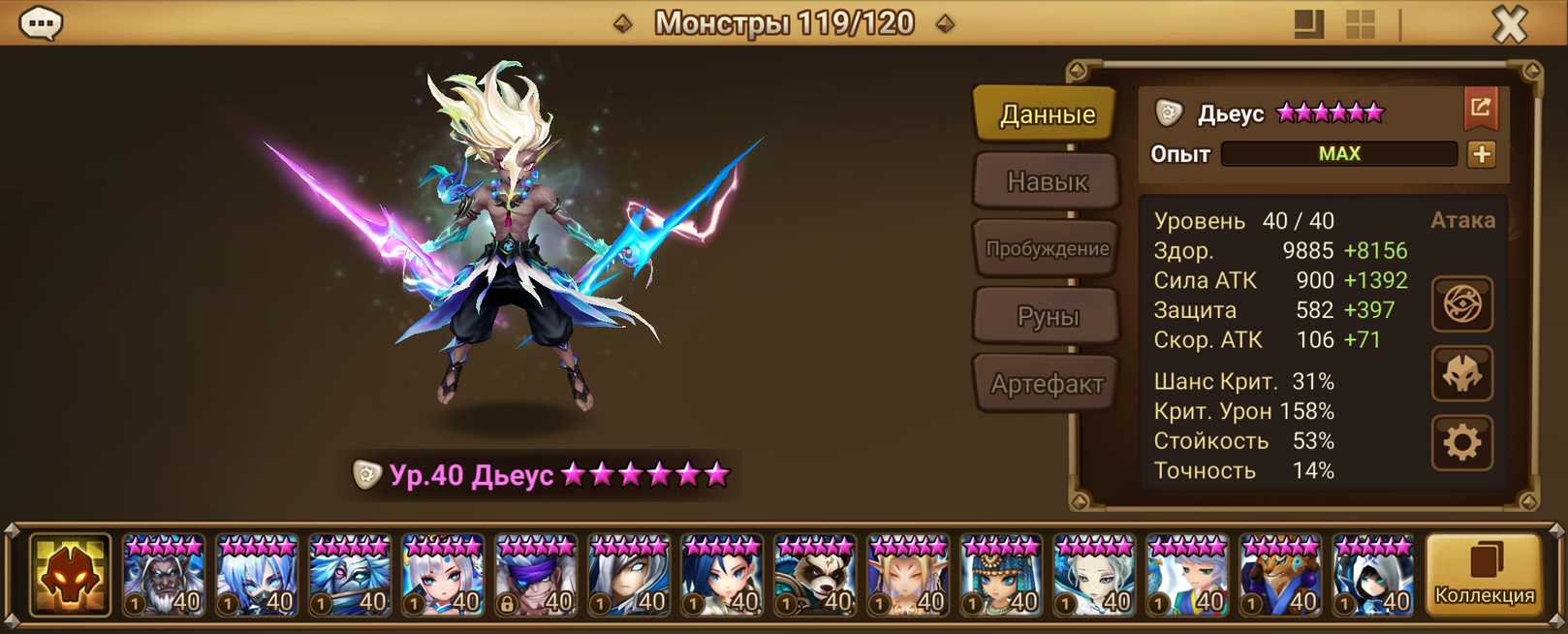
Task: Click the monster mask icon in stats panel
Action: (1461, 373)
